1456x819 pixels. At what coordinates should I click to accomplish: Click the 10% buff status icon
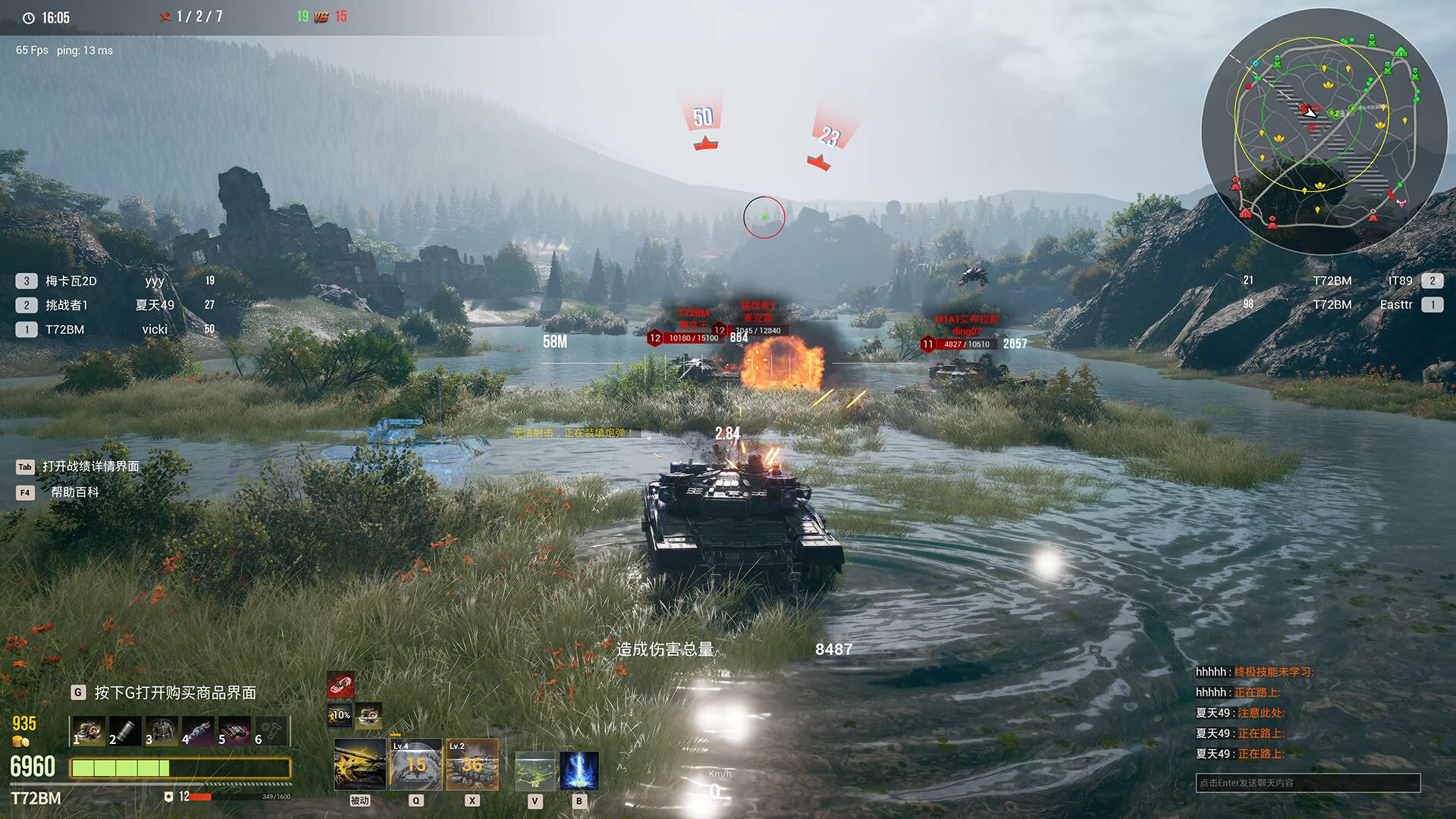click(340, 714)
